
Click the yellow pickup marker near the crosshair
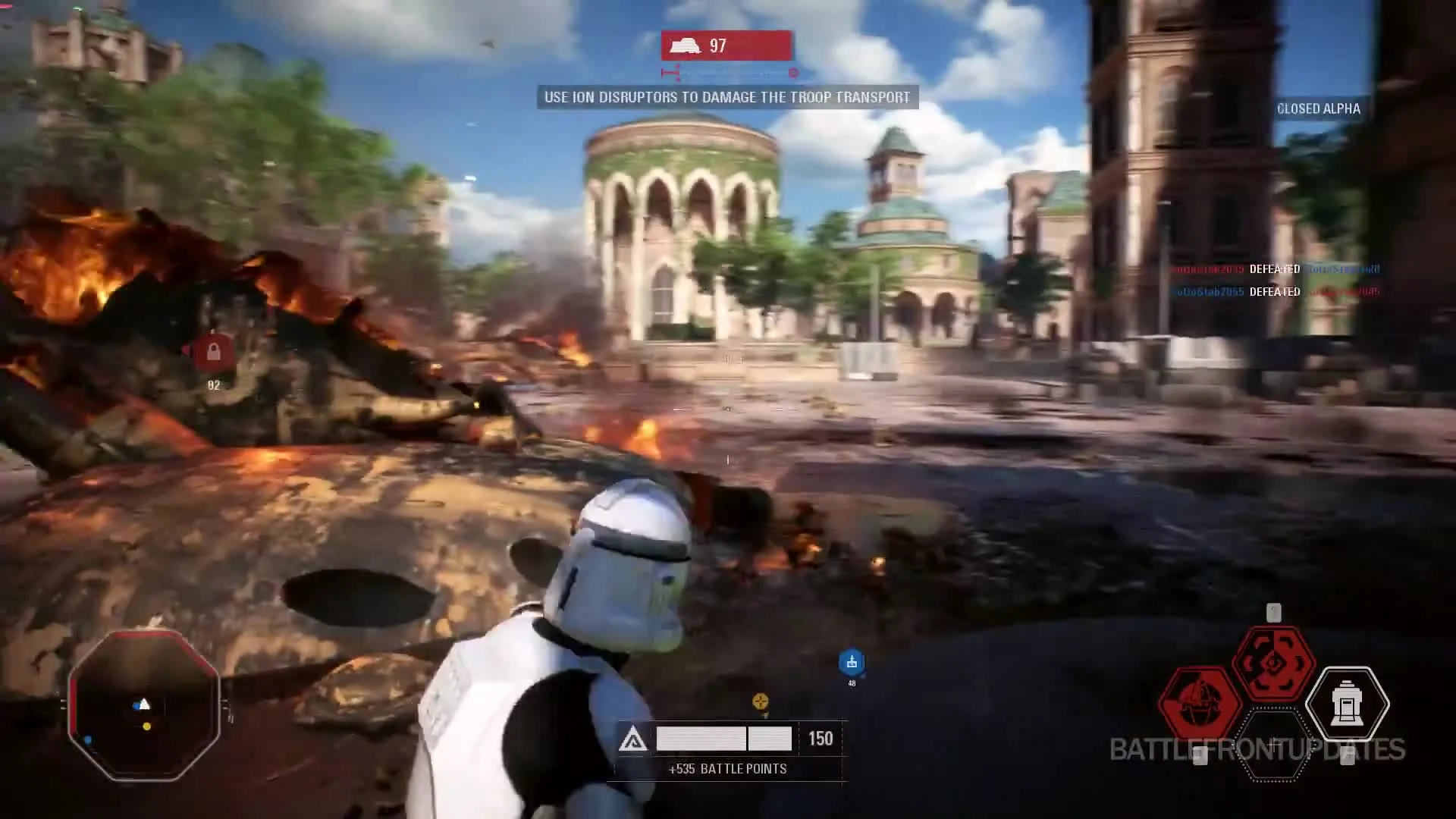(759, 701)
